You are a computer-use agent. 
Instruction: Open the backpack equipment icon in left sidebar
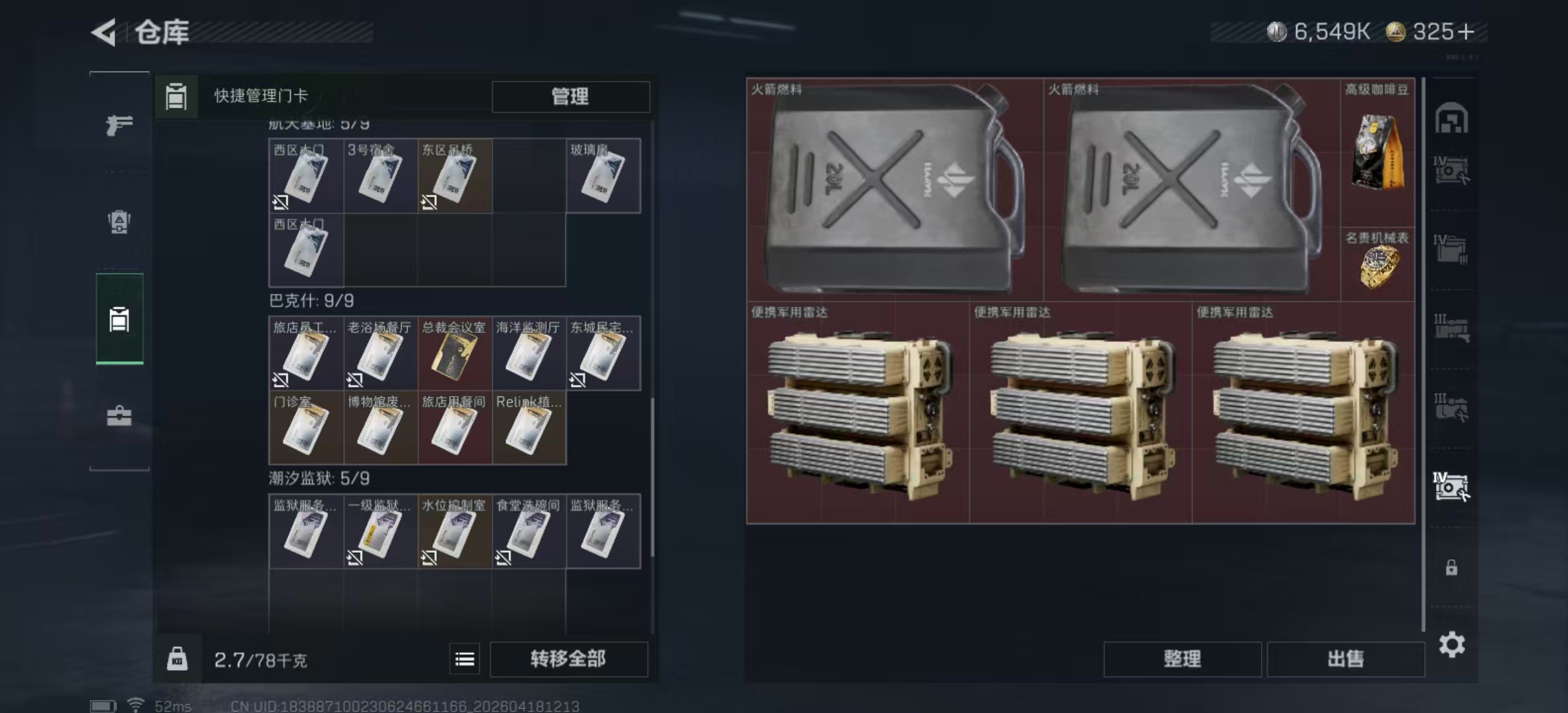click(119, 220)
